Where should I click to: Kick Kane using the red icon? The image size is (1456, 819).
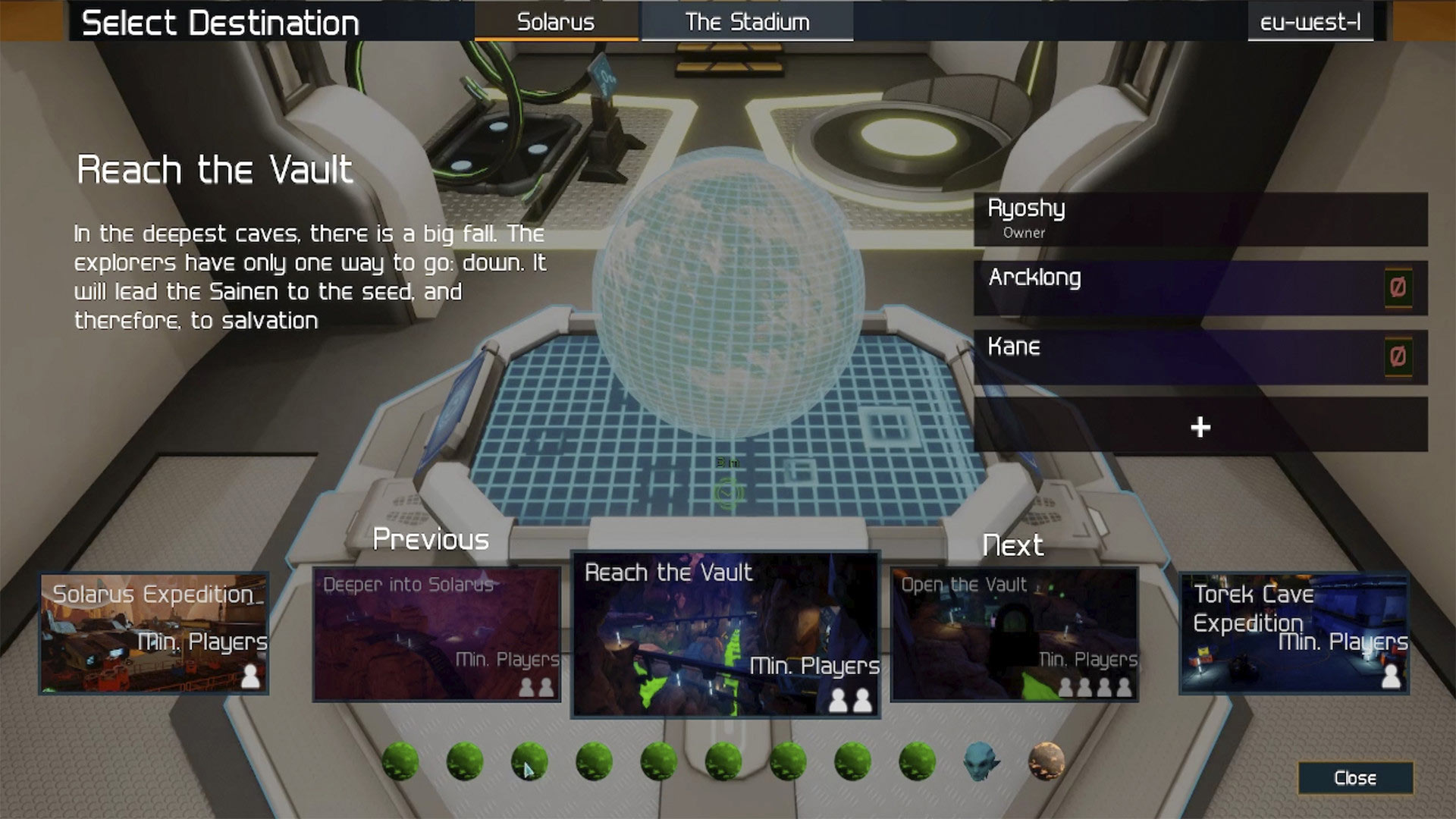tap(1398, 356)
